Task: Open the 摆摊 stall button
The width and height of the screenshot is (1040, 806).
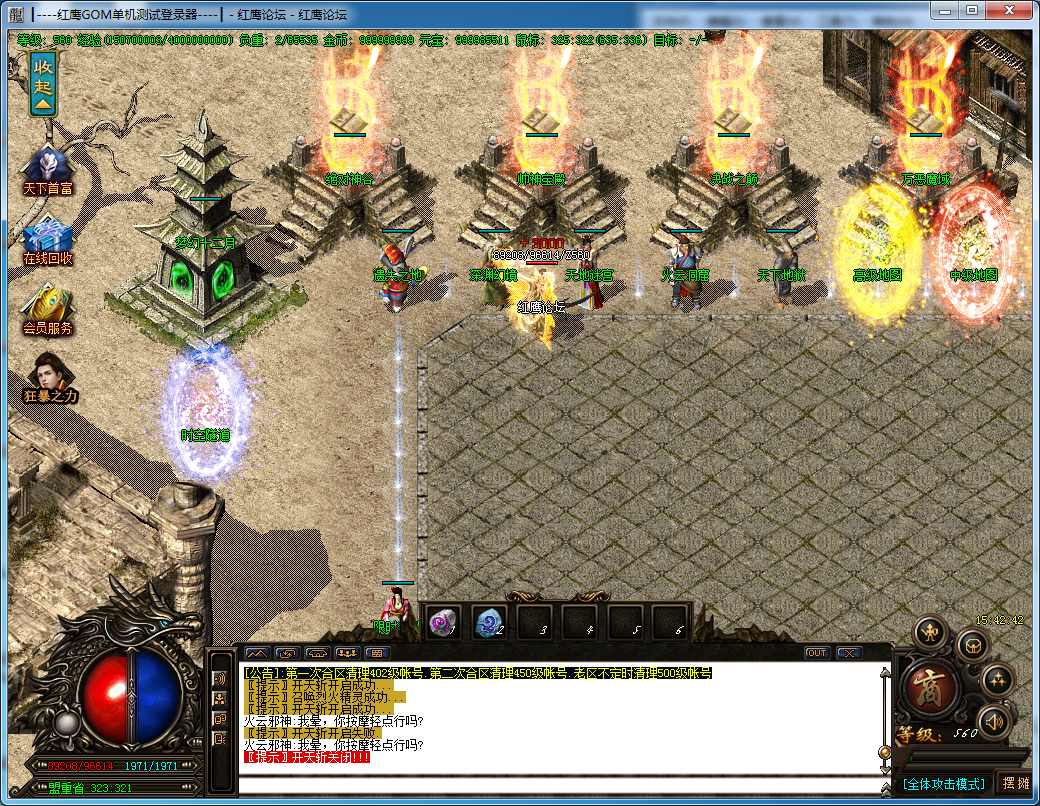Action: (x=1015, y=783)
